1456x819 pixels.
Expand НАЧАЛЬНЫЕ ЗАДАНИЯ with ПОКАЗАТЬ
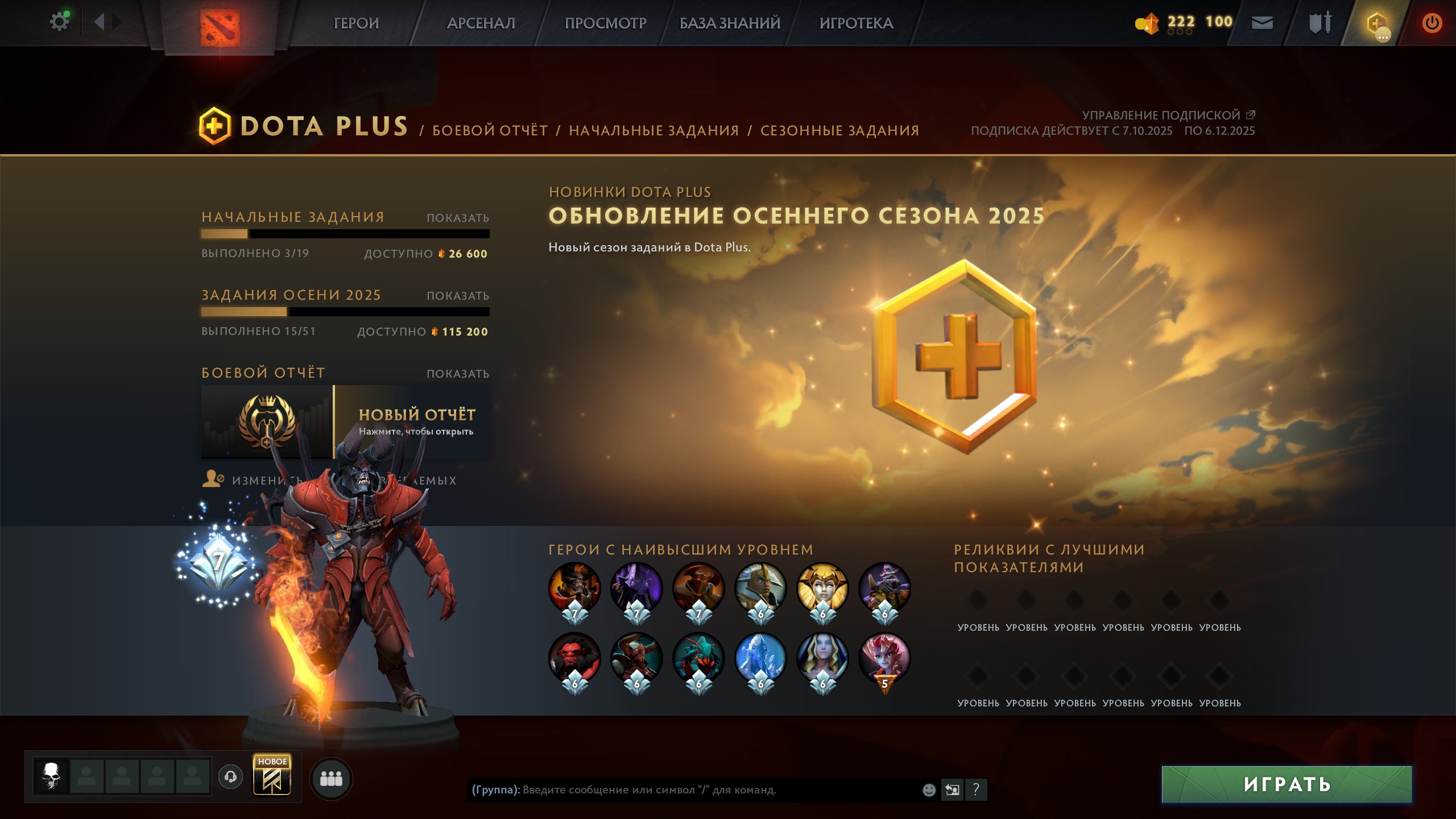(x=457, y=217)
